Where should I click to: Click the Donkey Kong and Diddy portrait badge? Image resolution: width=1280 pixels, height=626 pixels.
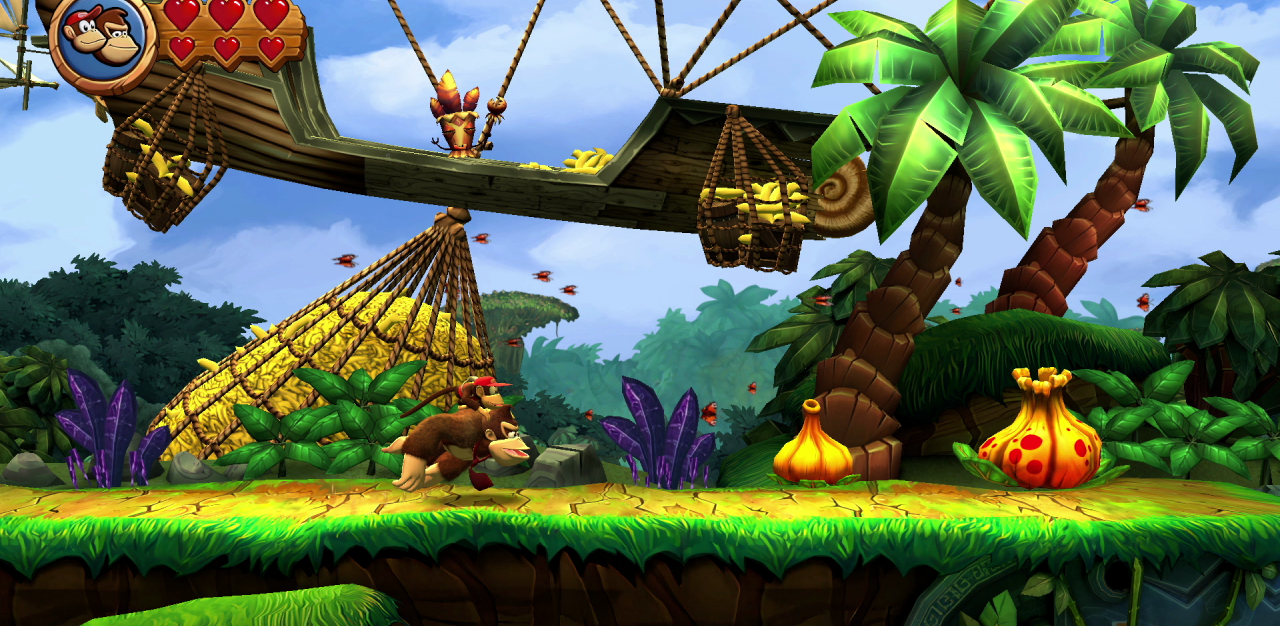point(101,40)
